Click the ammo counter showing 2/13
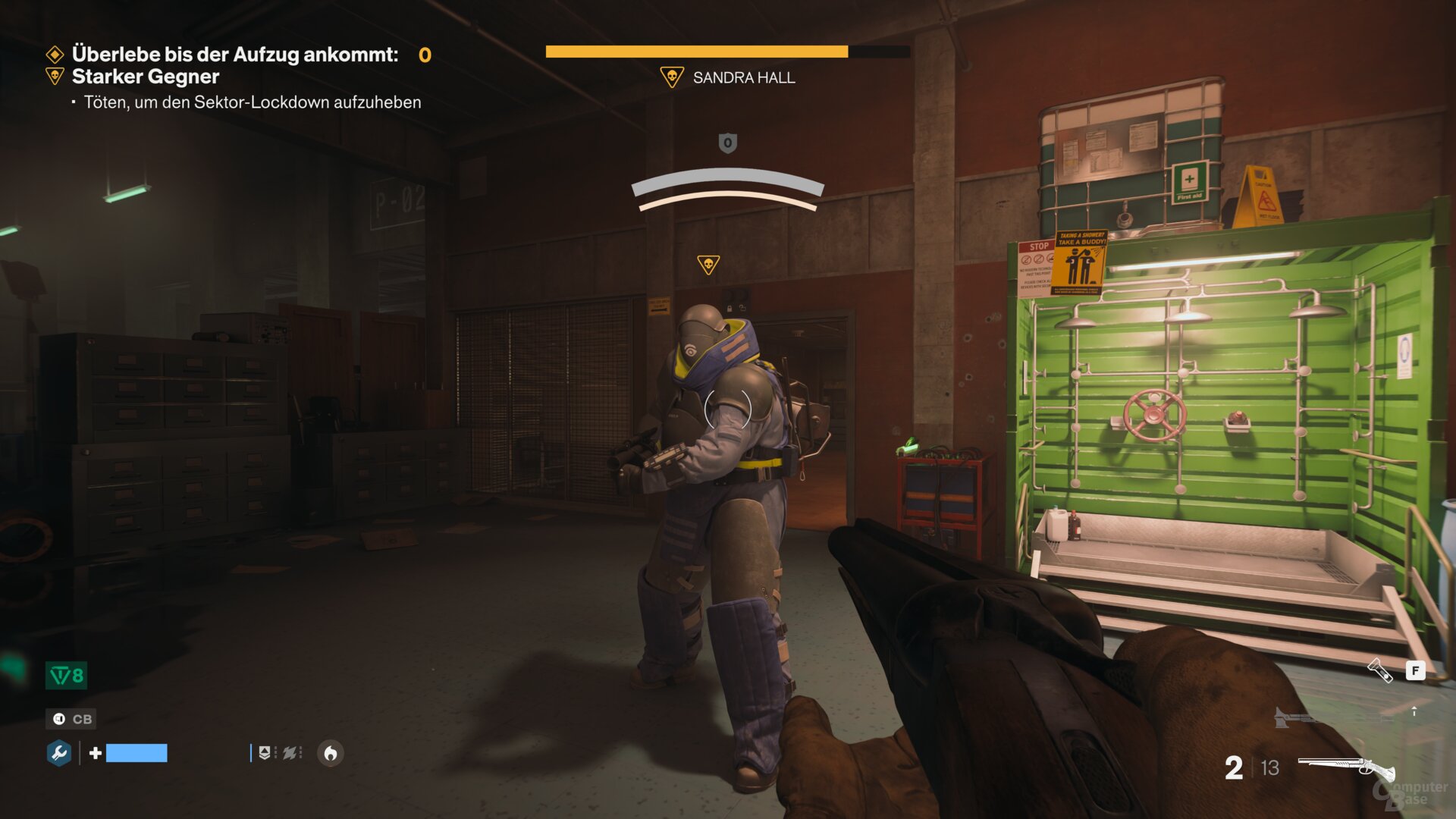1456x819 pixels. (1251, 767)
